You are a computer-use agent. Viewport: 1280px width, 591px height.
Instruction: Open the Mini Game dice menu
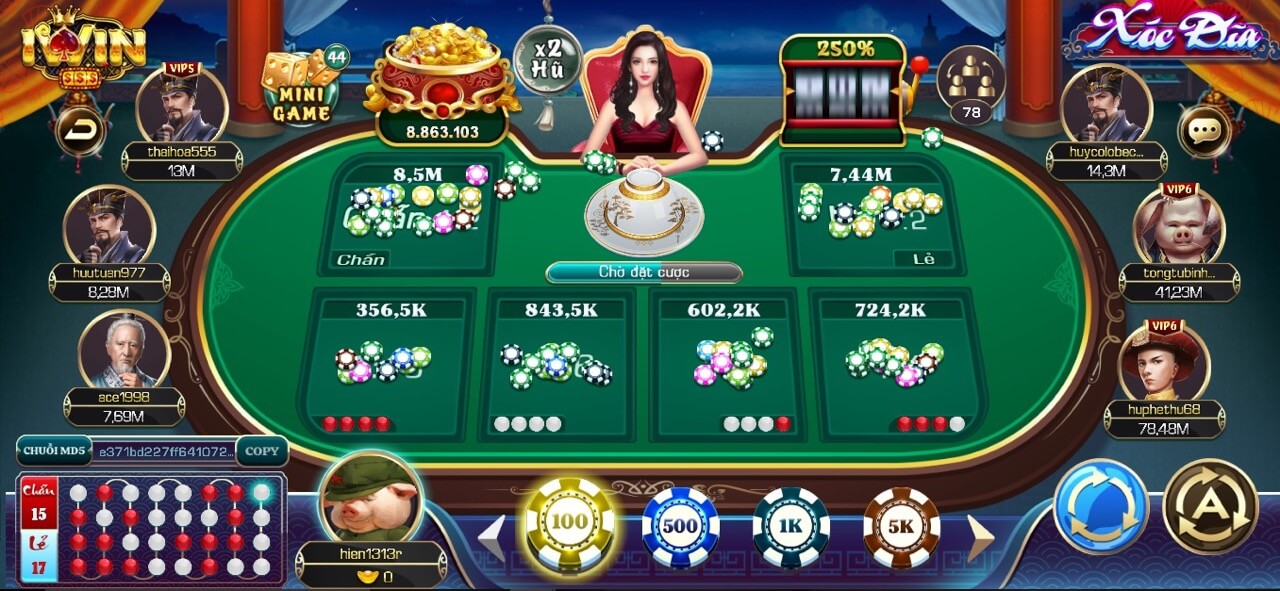(302, 87)
